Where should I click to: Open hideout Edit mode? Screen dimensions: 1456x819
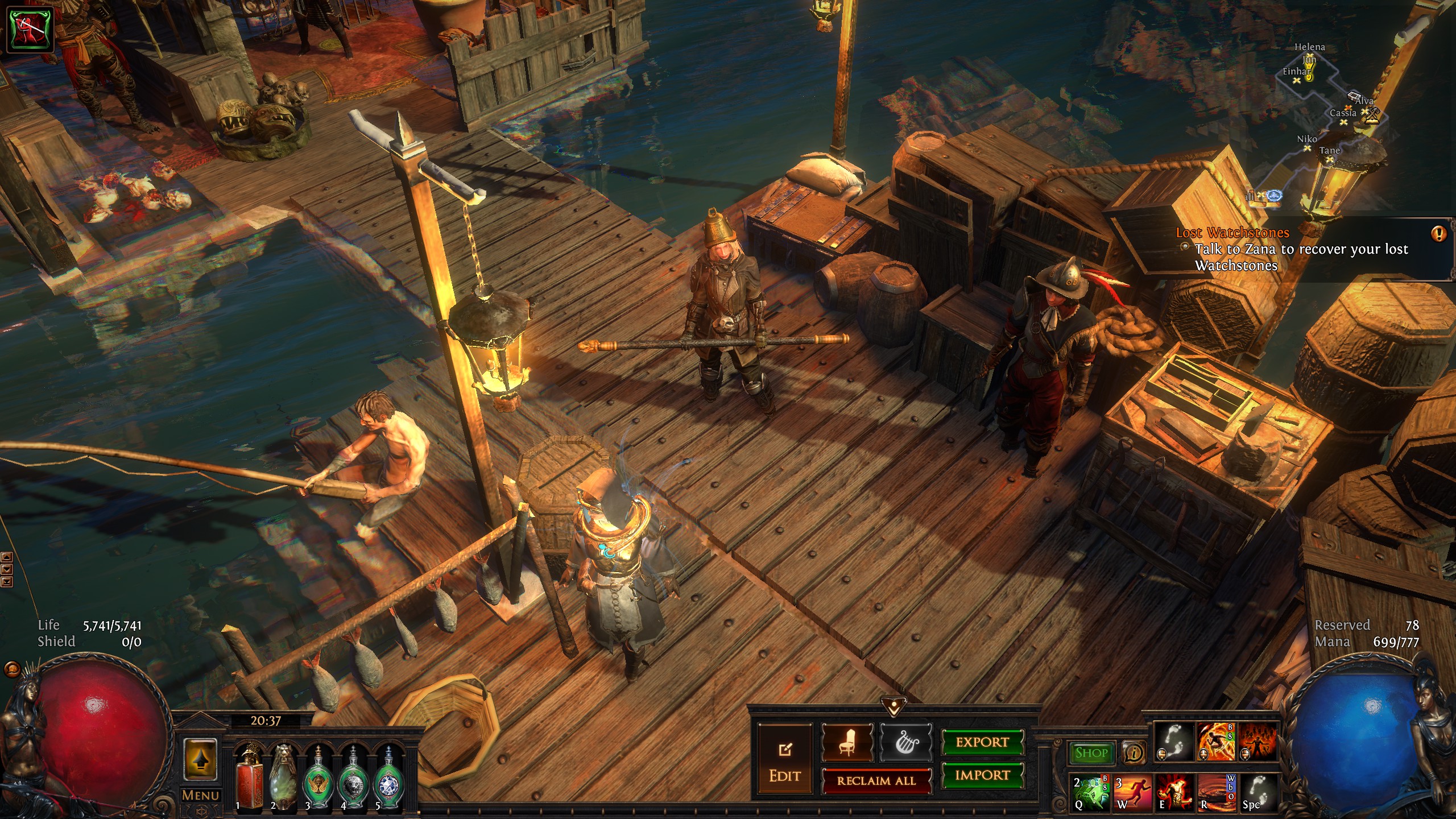coord(785,760)
